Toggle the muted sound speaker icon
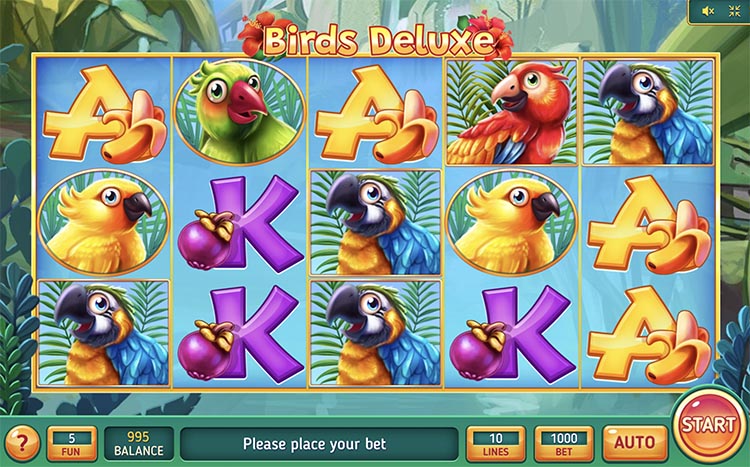 (x=710, y=11)
